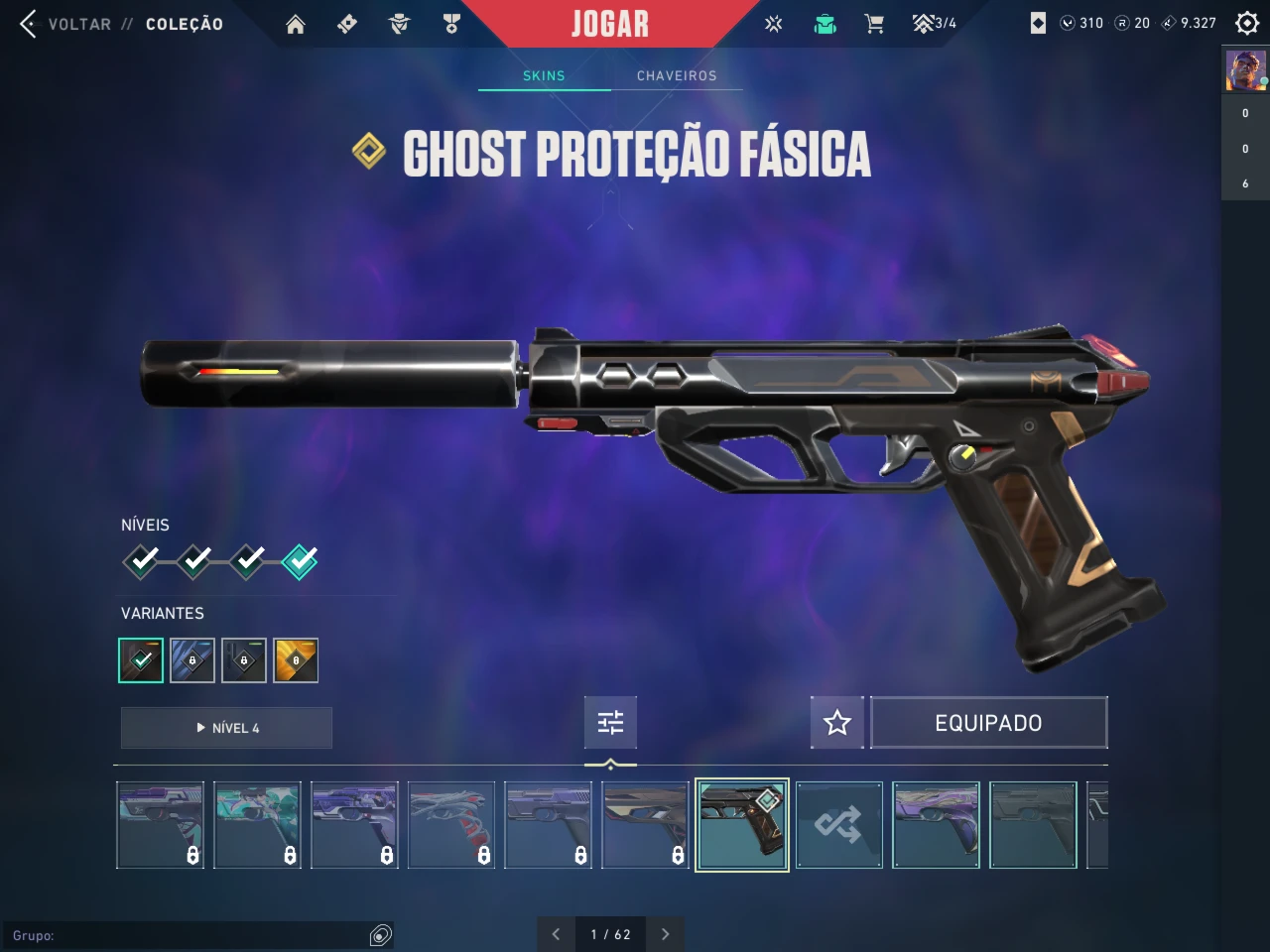Open the skin filter sliders button
The image size is (1270, 952).
click(610, 722)
